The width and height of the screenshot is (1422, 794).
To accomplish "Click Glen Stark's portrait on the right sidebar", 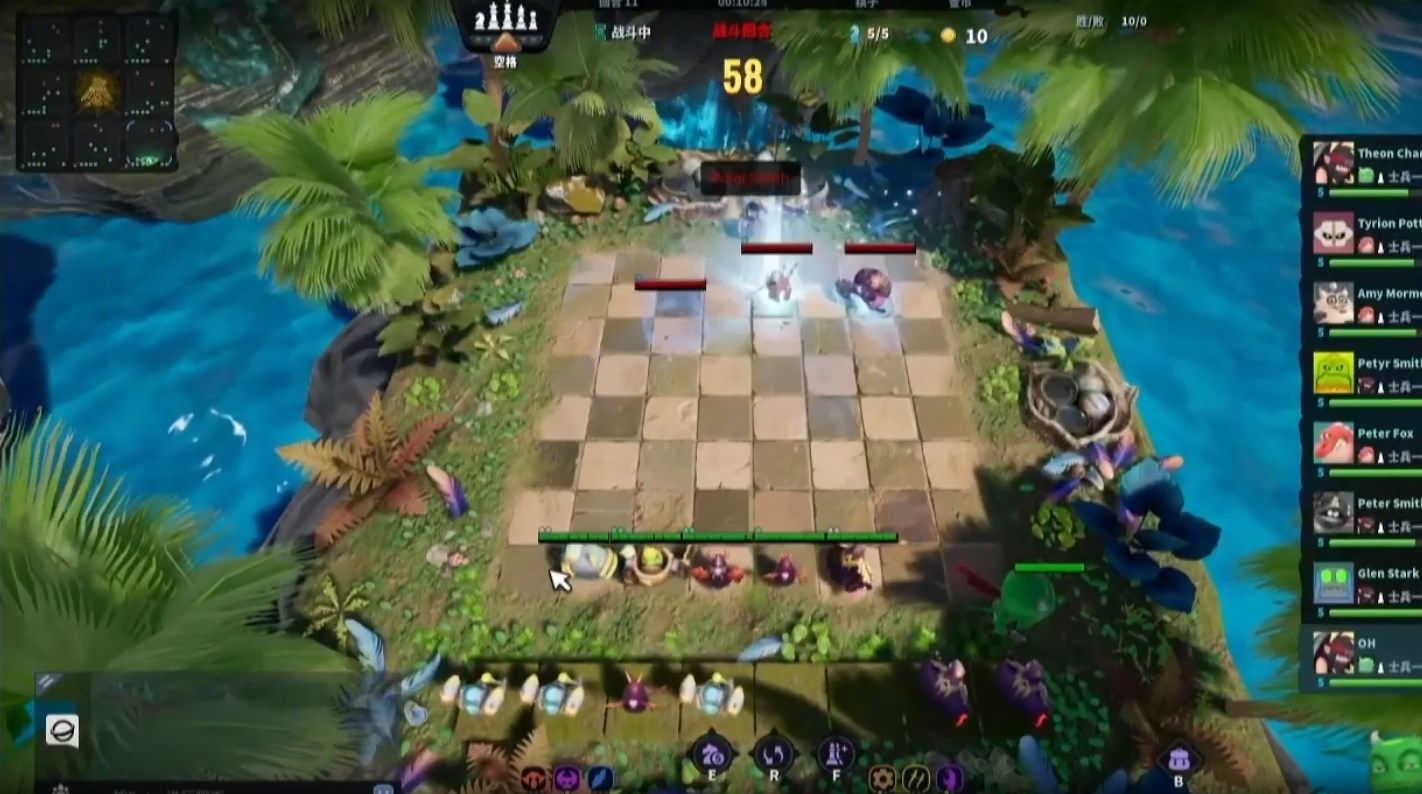I will (x=1334, y=581).
